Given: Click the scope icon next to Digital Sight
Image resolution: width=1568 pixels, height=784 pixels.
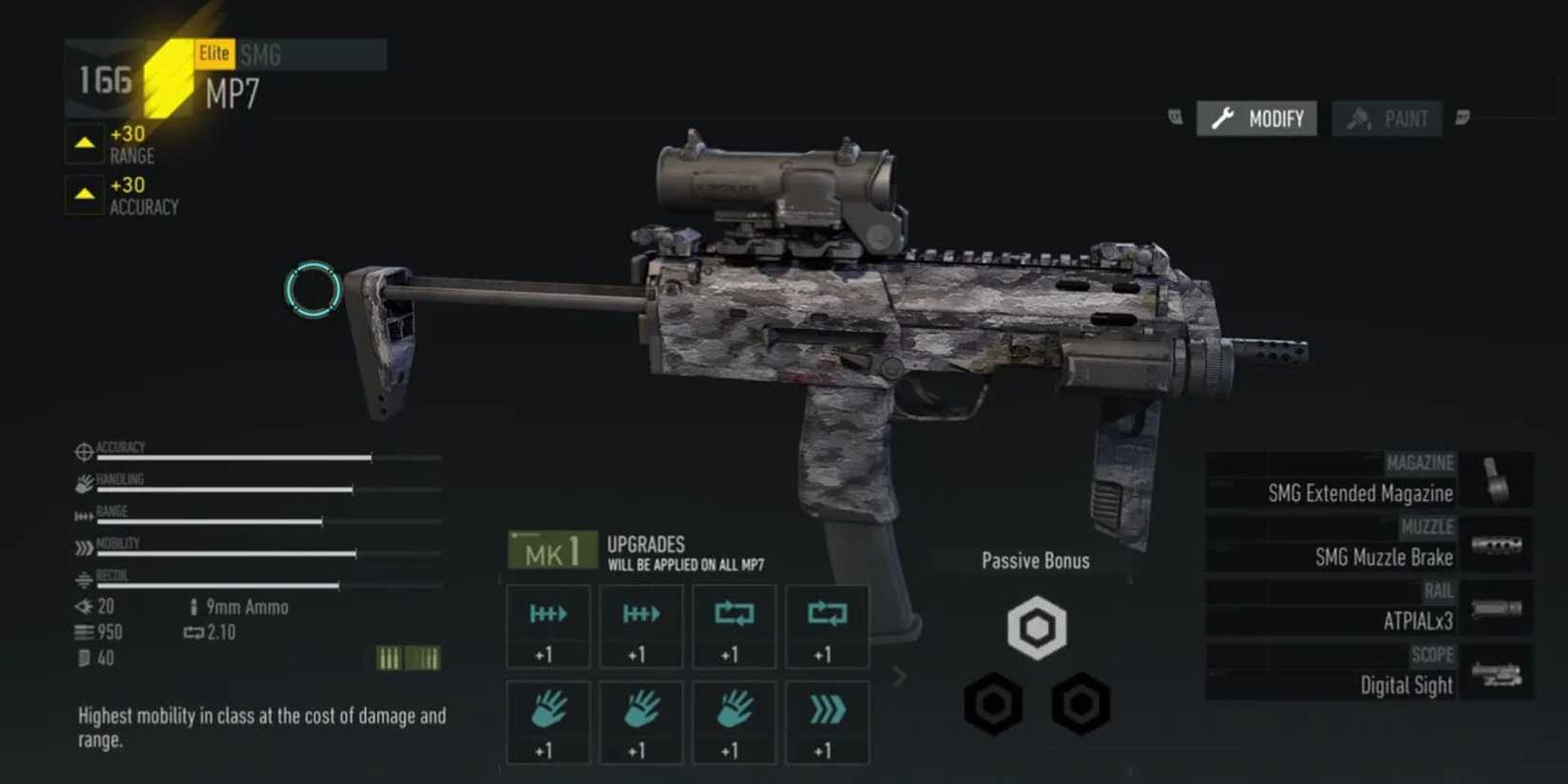Looking at the screenshot, I should tap(1499, 672).
